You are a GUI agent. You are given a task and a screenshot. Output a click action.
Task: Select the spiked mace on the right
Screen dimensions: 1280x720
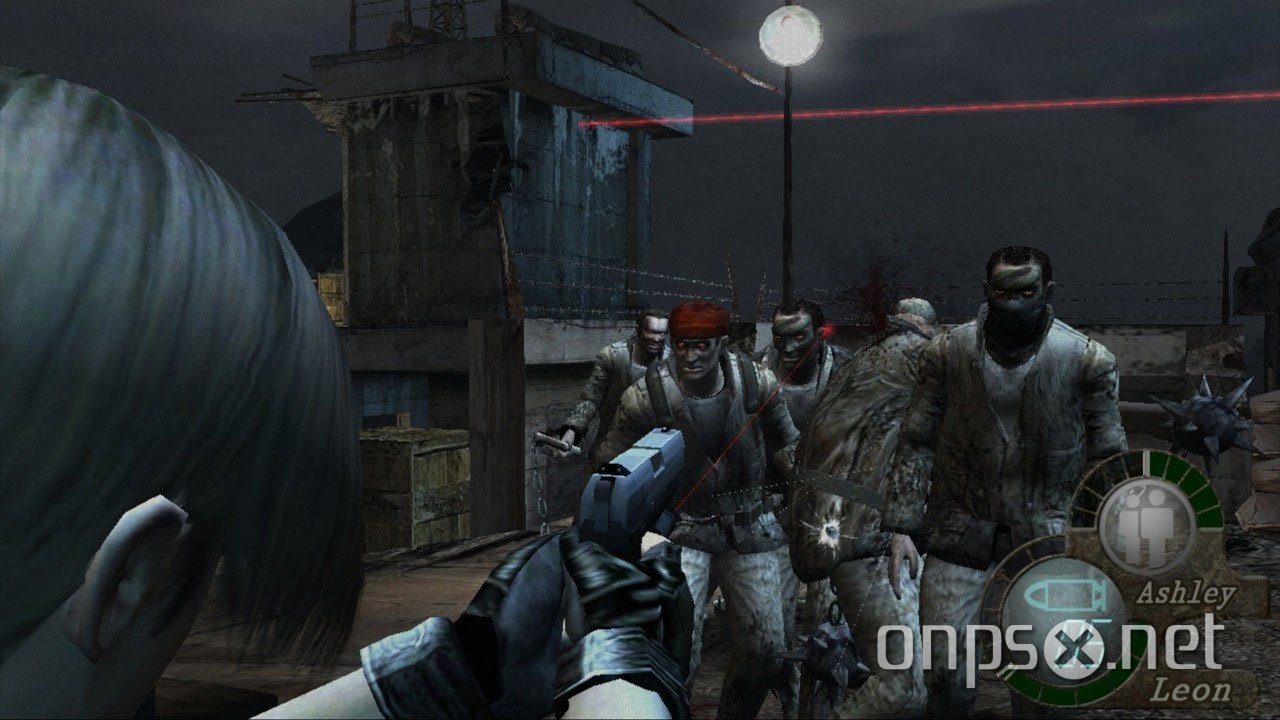(x=1210, y=420)
